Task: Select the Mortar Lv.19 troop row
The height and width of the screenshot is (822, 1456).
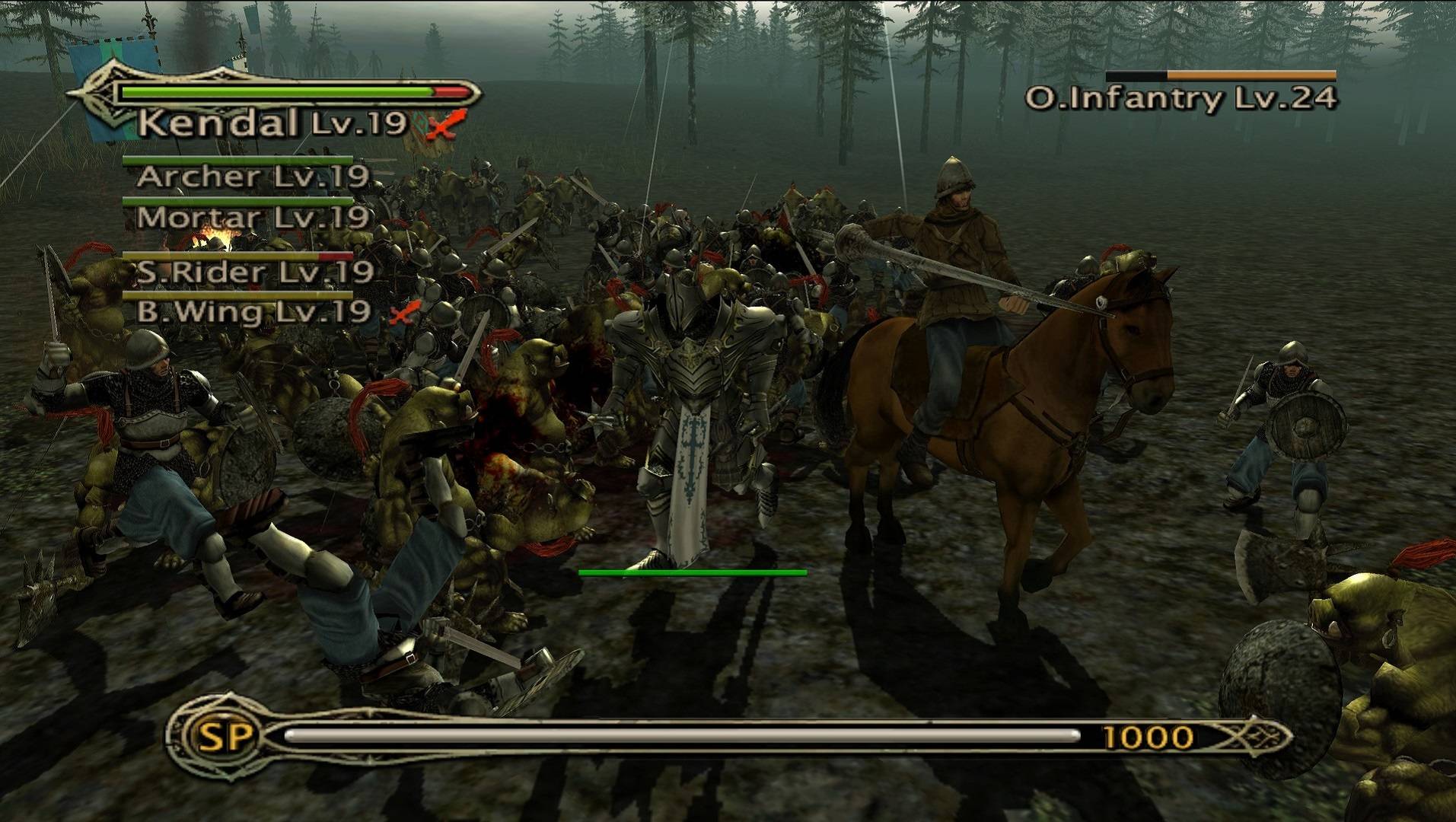Action: 252,218
